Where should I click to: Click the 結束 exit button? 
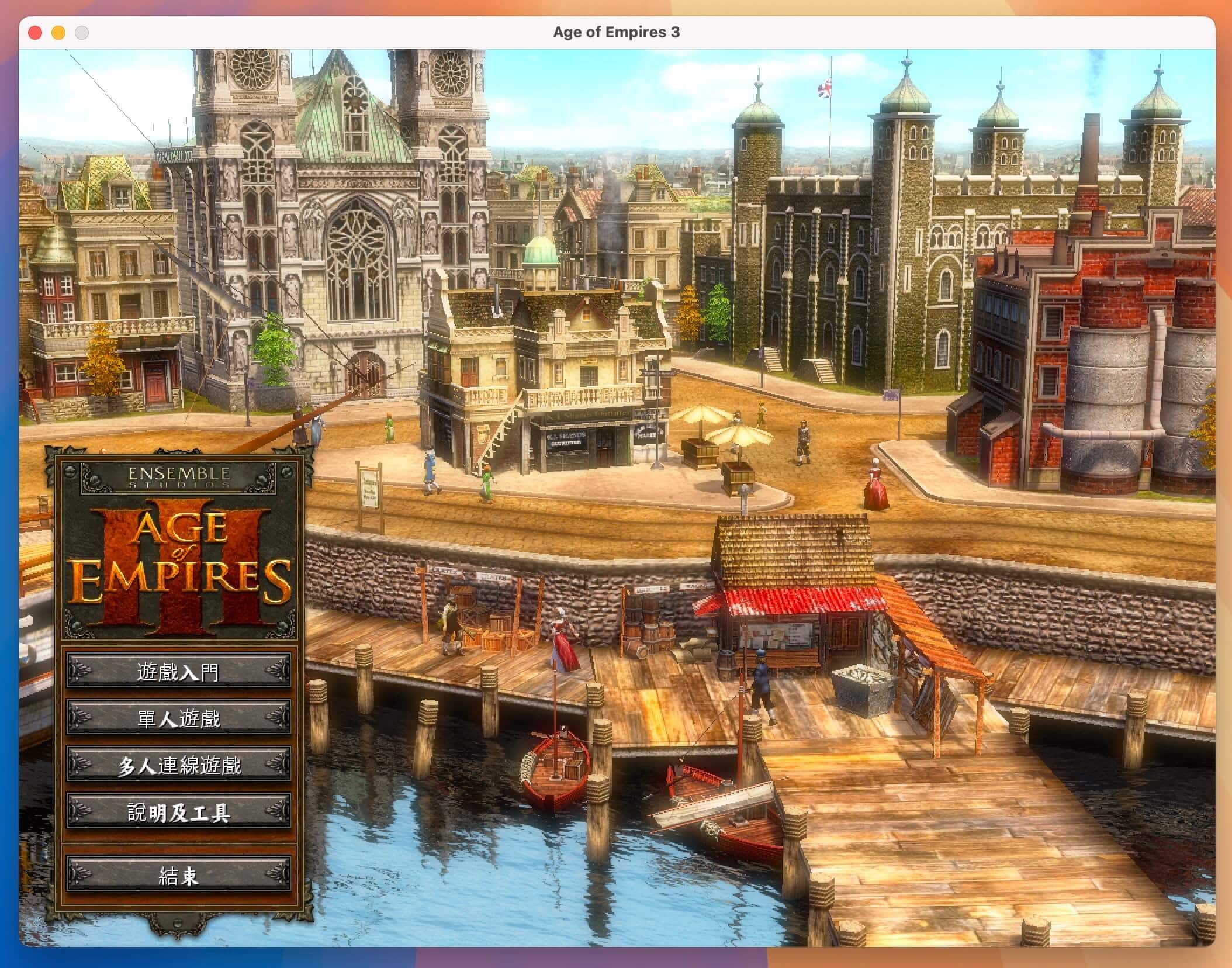(x=178, y=874)
